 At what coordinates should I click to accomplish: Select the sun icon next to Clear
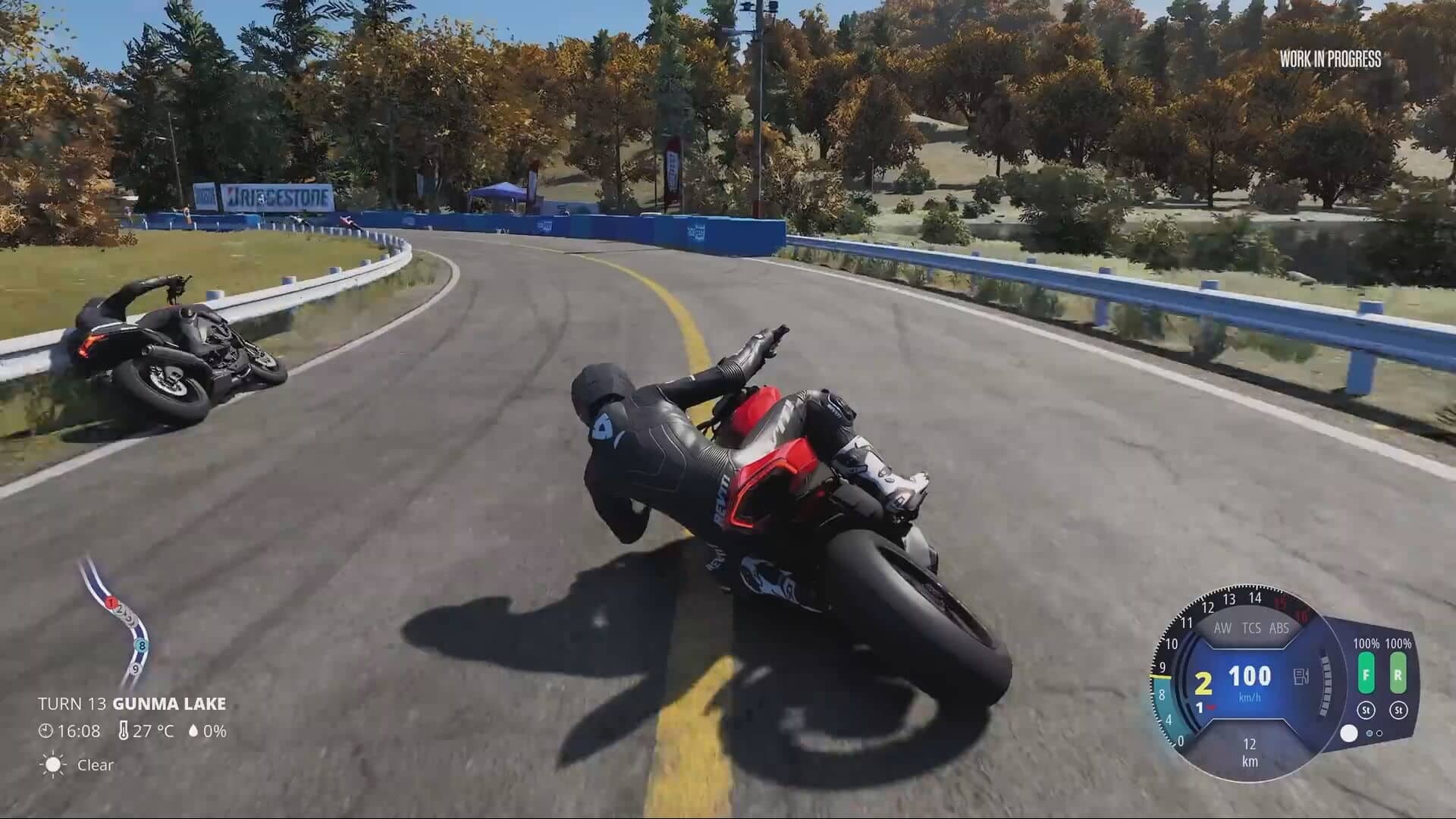click(x=53, y=764)
